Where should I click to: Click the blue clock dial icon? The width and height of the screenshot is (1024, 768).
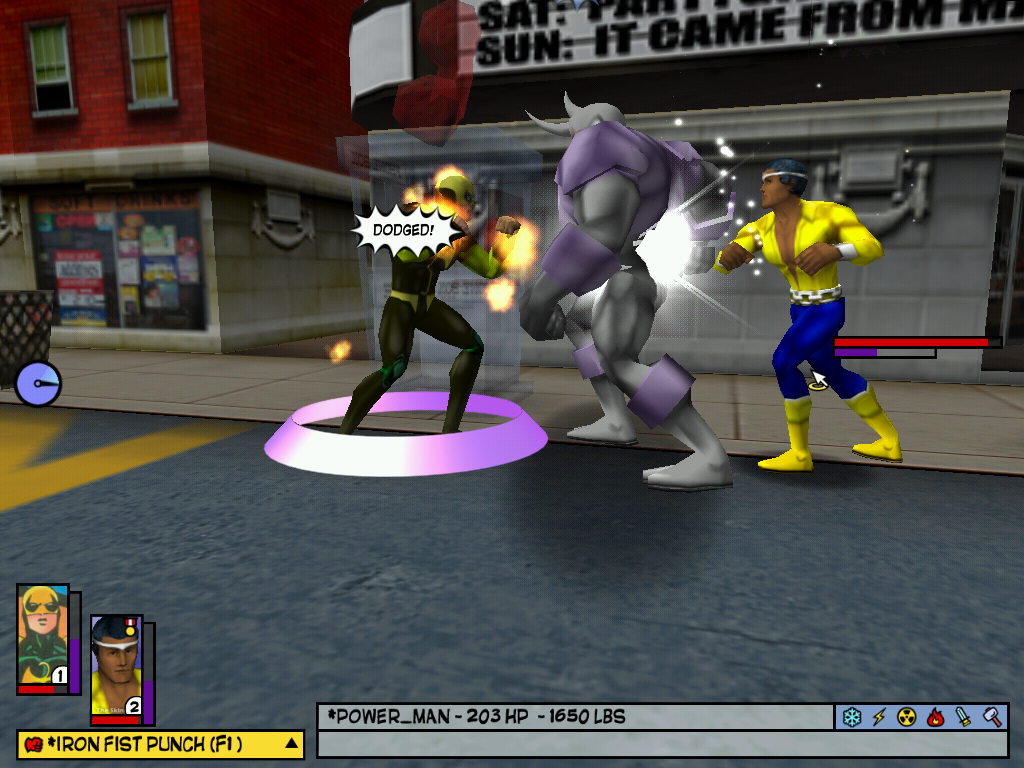(x=38, y=384)
